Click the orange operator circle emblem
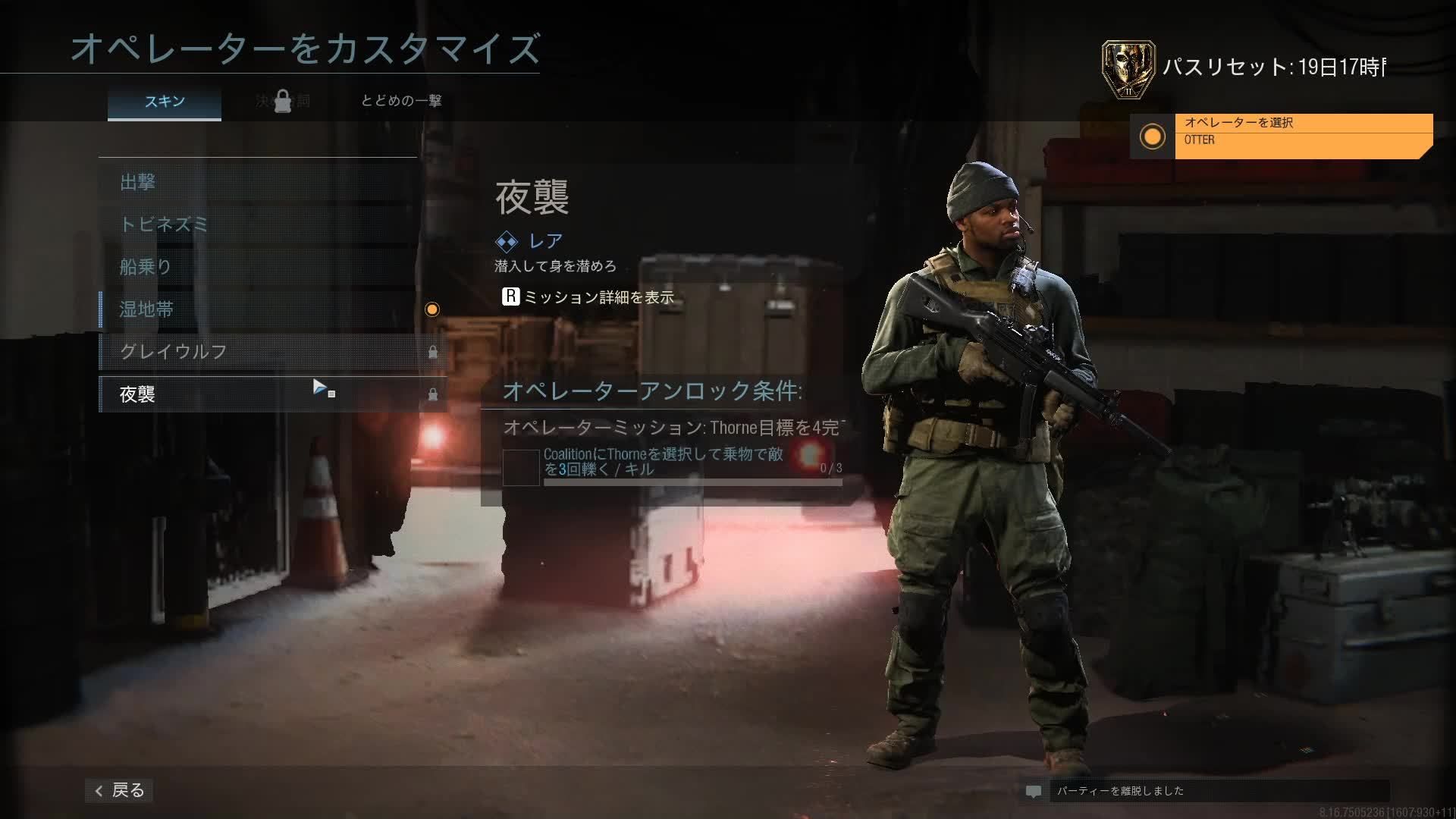Viewport: 1456px width, 819px height. [x=1151, y=138]
